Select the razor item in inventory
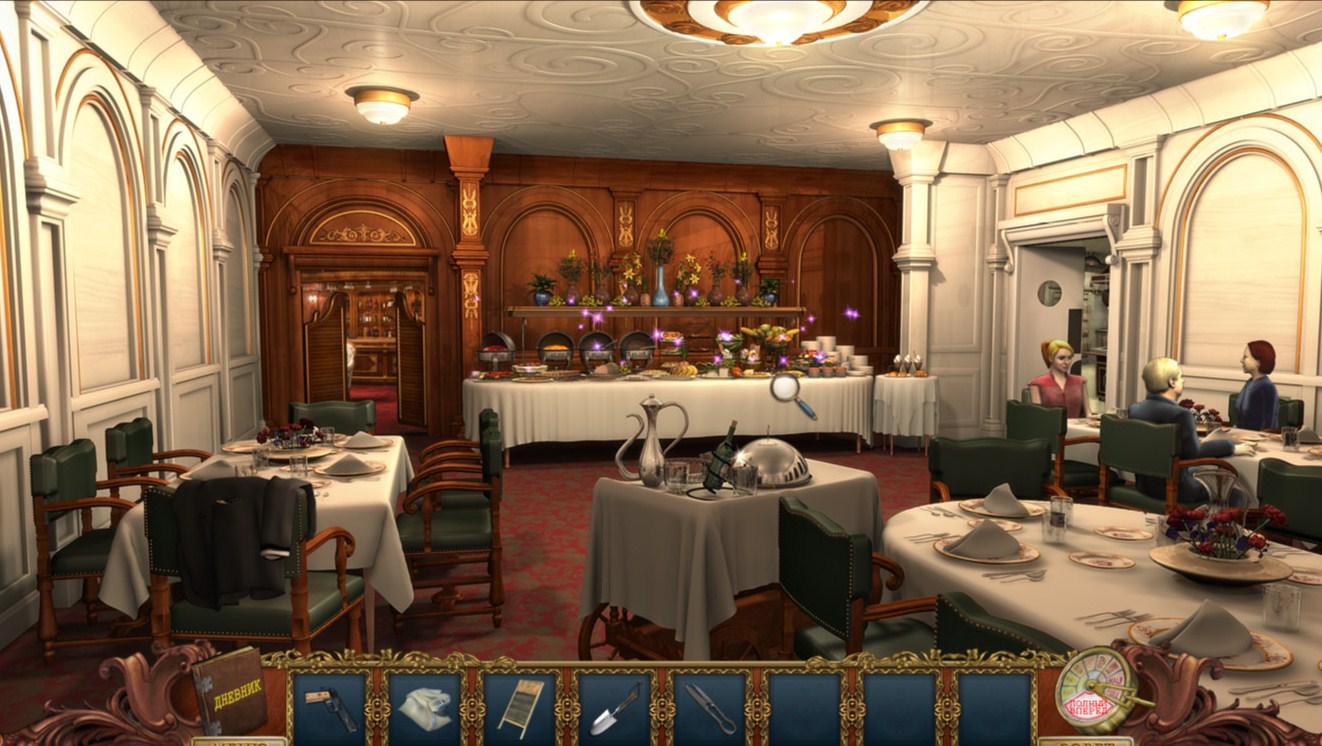1322x746 pixels. pyautogui.click(x=329, y=708)
